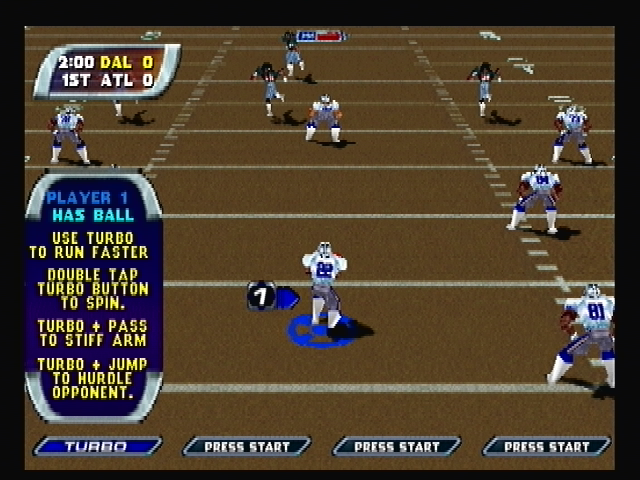Click the Player 1 TURBO panel
The height and width of the screenshot is (480, 640).
97,446
